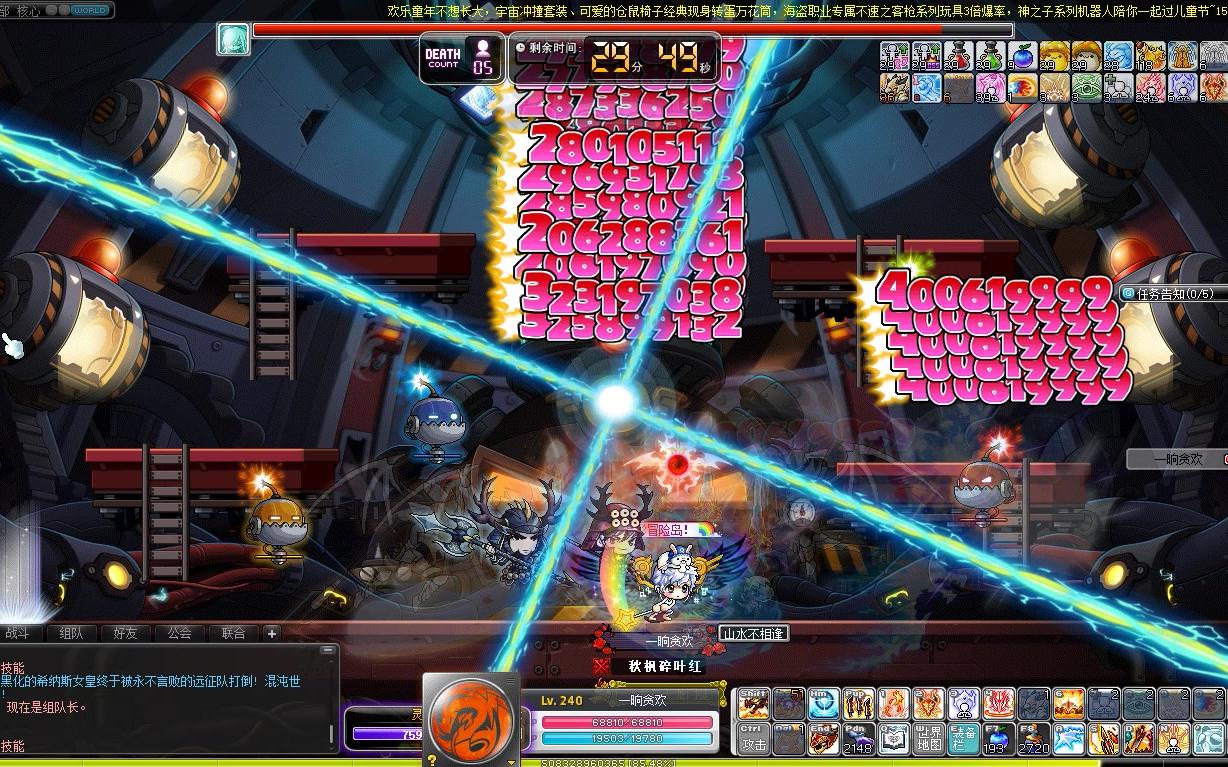Activate the blue Hm orb skill
This screenshot has width=1228, height=767.
click(x=824, y=704)
